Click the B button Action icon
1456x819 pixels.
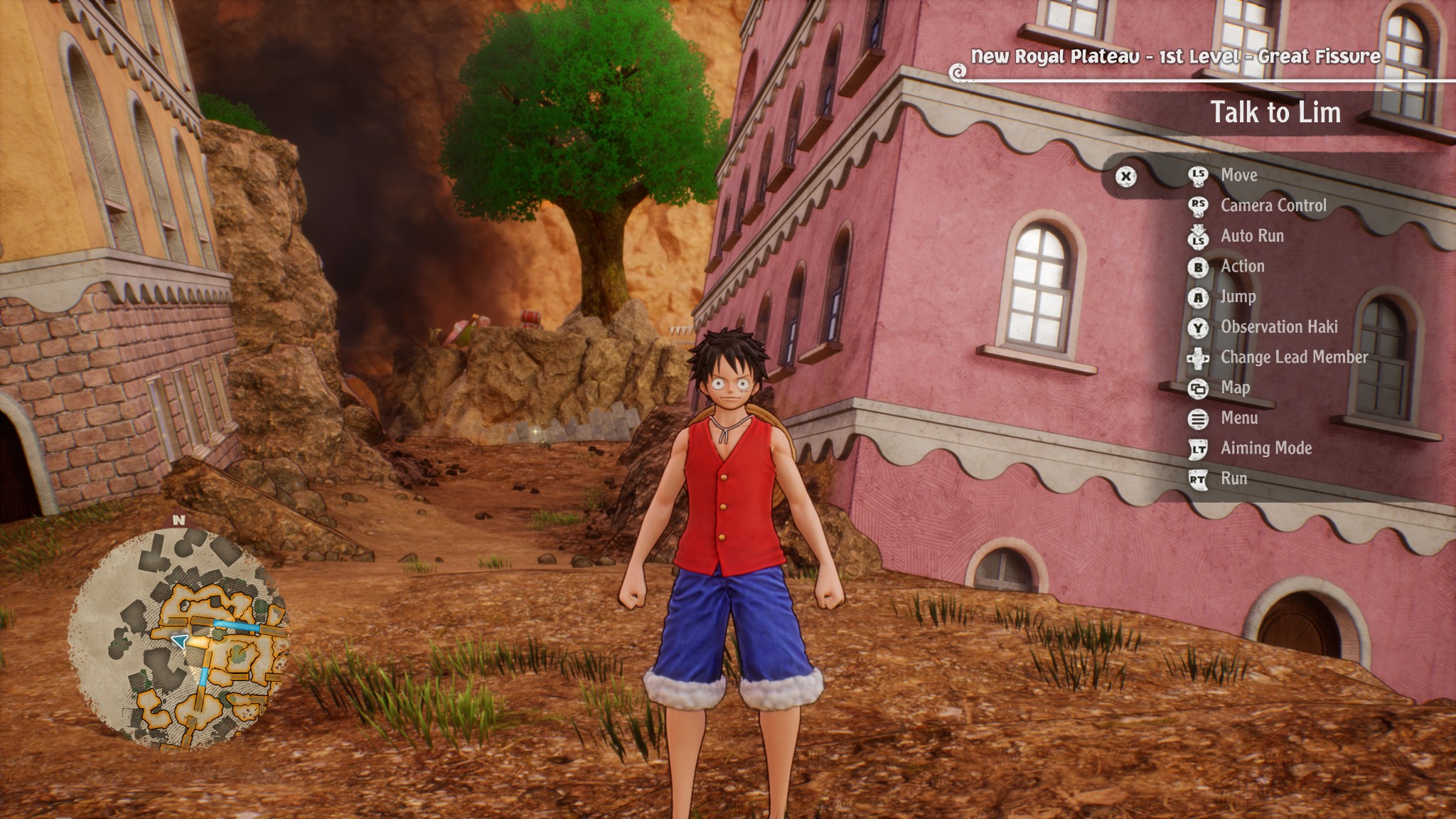coord(1199,267)
